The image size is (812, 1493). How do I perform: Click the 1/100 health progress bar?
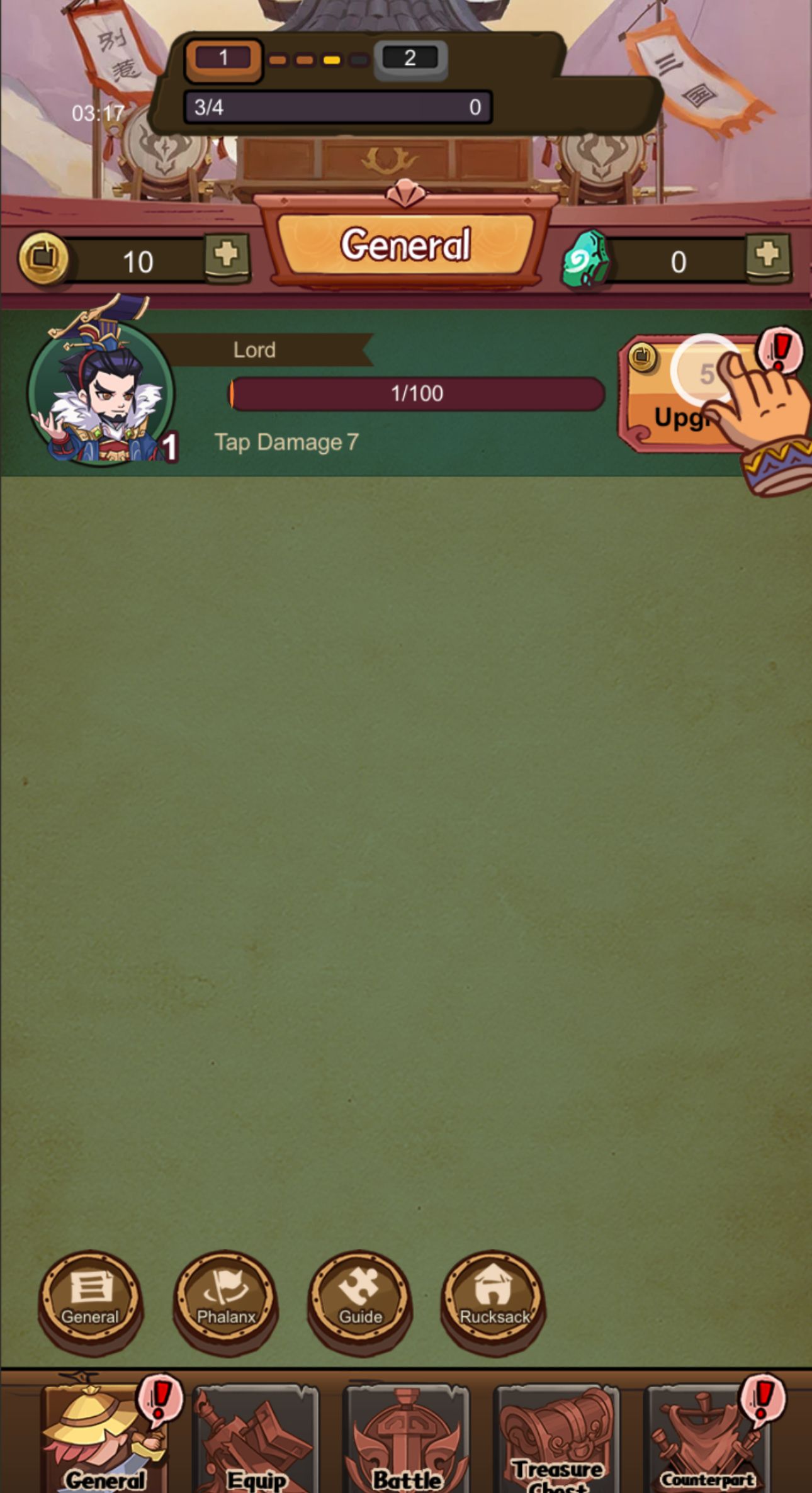415,393
